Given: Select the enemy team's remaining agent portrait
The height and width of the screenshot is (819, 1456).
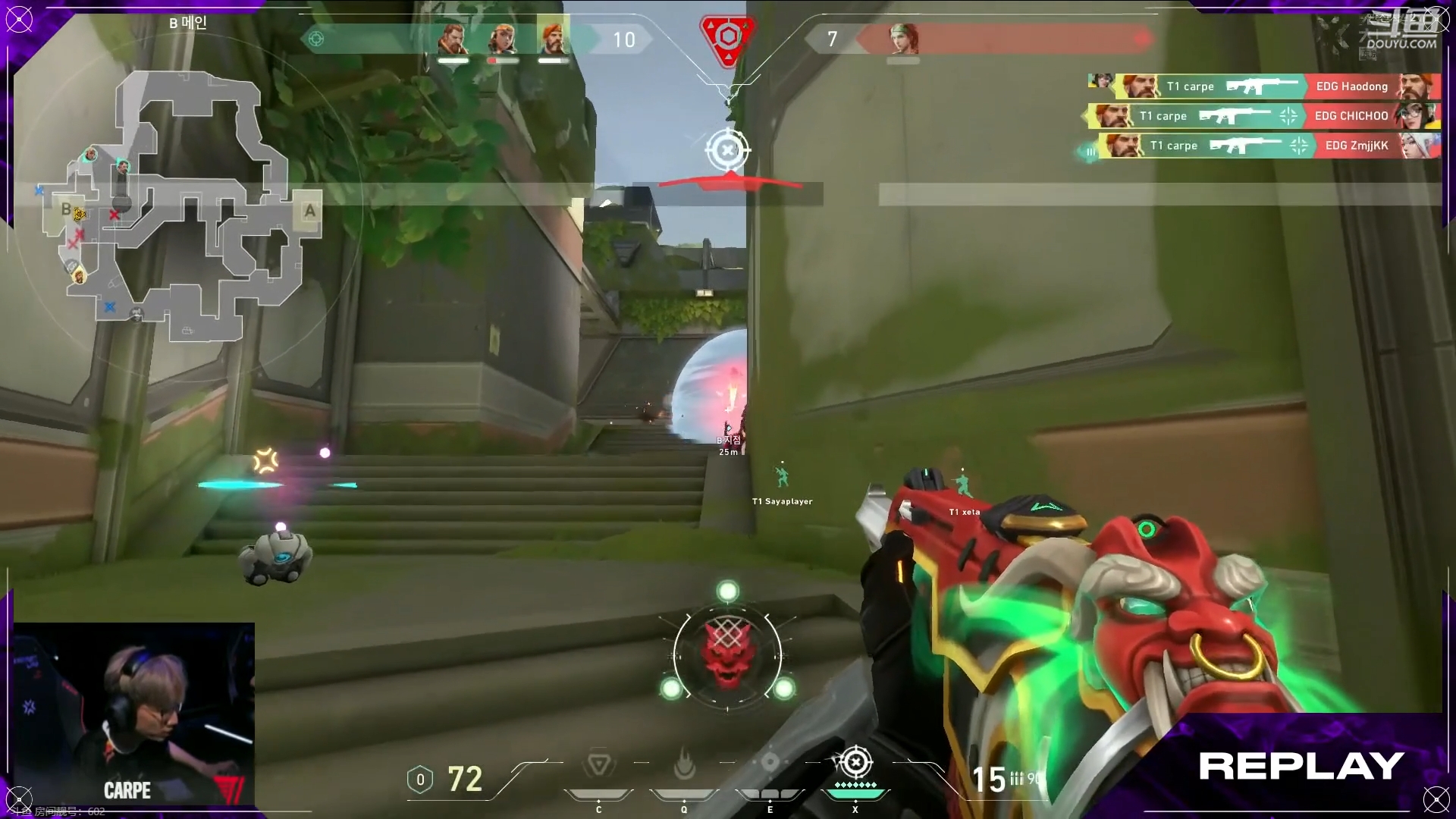Looking at the screenshot, I should pyautogui.click(x=902, y=39).
